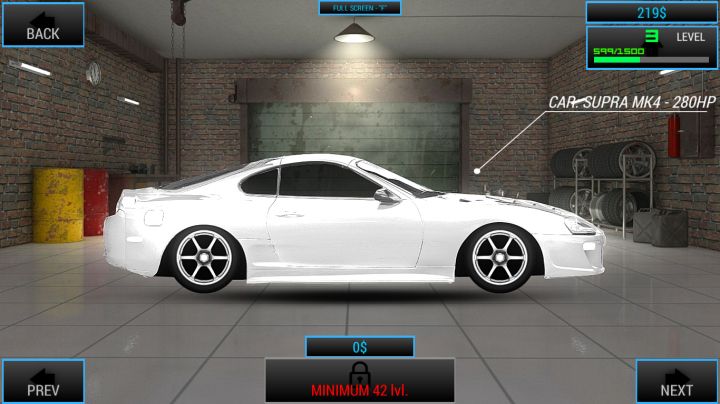Advance to the next car with NEXT
This screenshot has width=720, height=404.
pyautogui.click(x=677, y=380)
